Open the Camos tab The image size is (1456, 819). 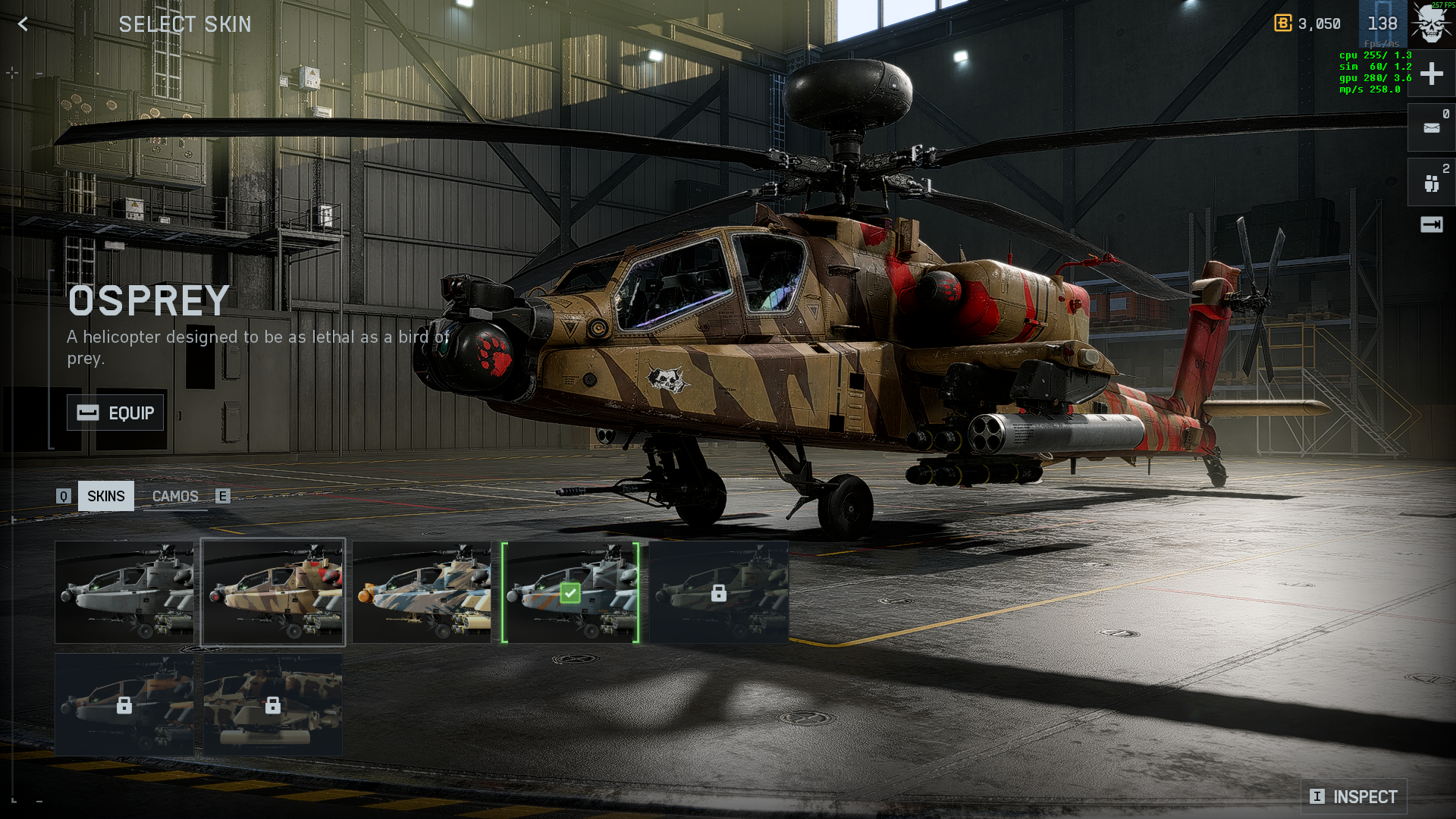pyautogui.click(x=175, y=496)
